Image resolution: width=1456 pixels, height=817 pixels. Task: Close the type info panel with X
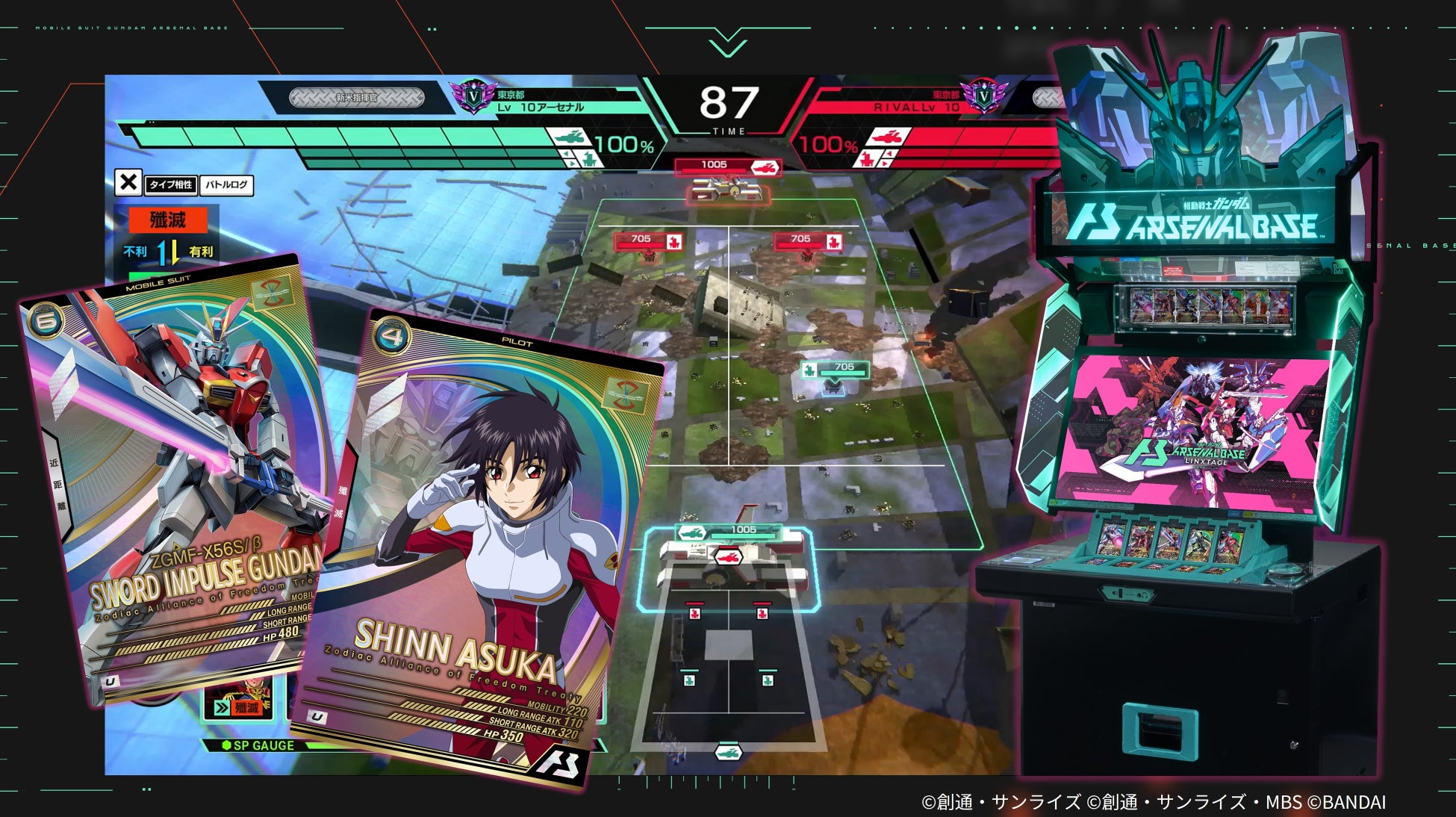point(128,182)
